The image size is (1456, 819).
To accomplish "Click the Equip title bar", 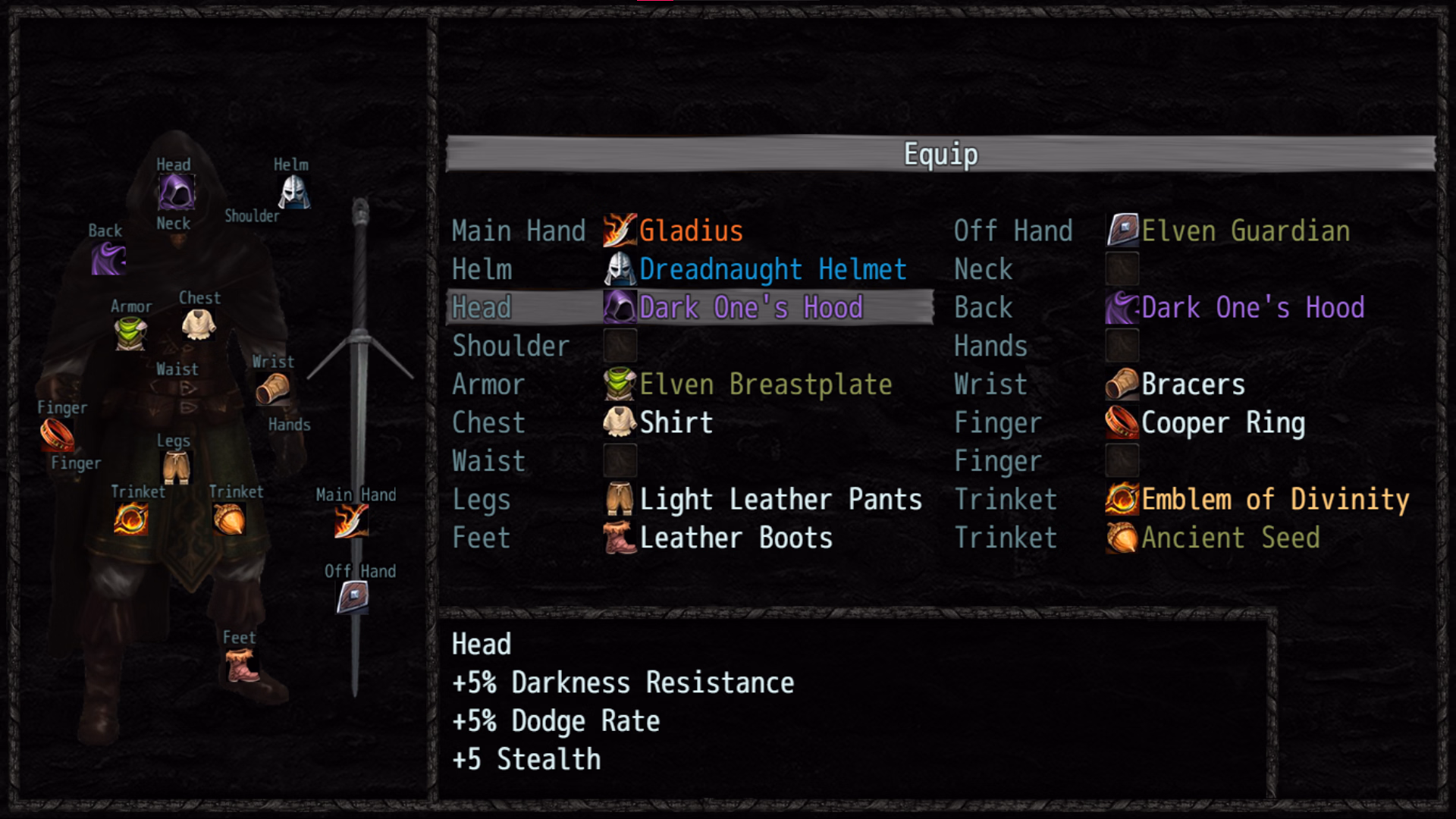I will (x=939, y=152).
